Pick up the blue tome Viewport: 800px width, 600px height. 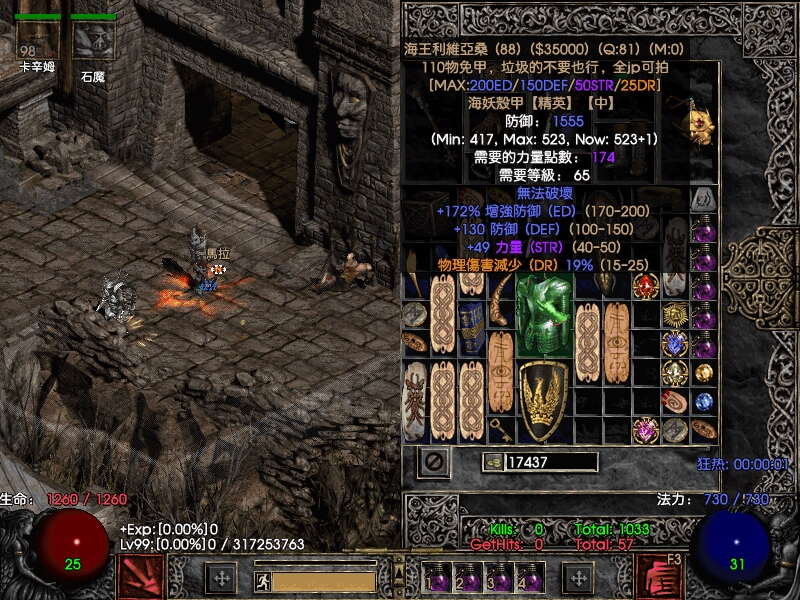pyautogui.click(x=471, y=329)
